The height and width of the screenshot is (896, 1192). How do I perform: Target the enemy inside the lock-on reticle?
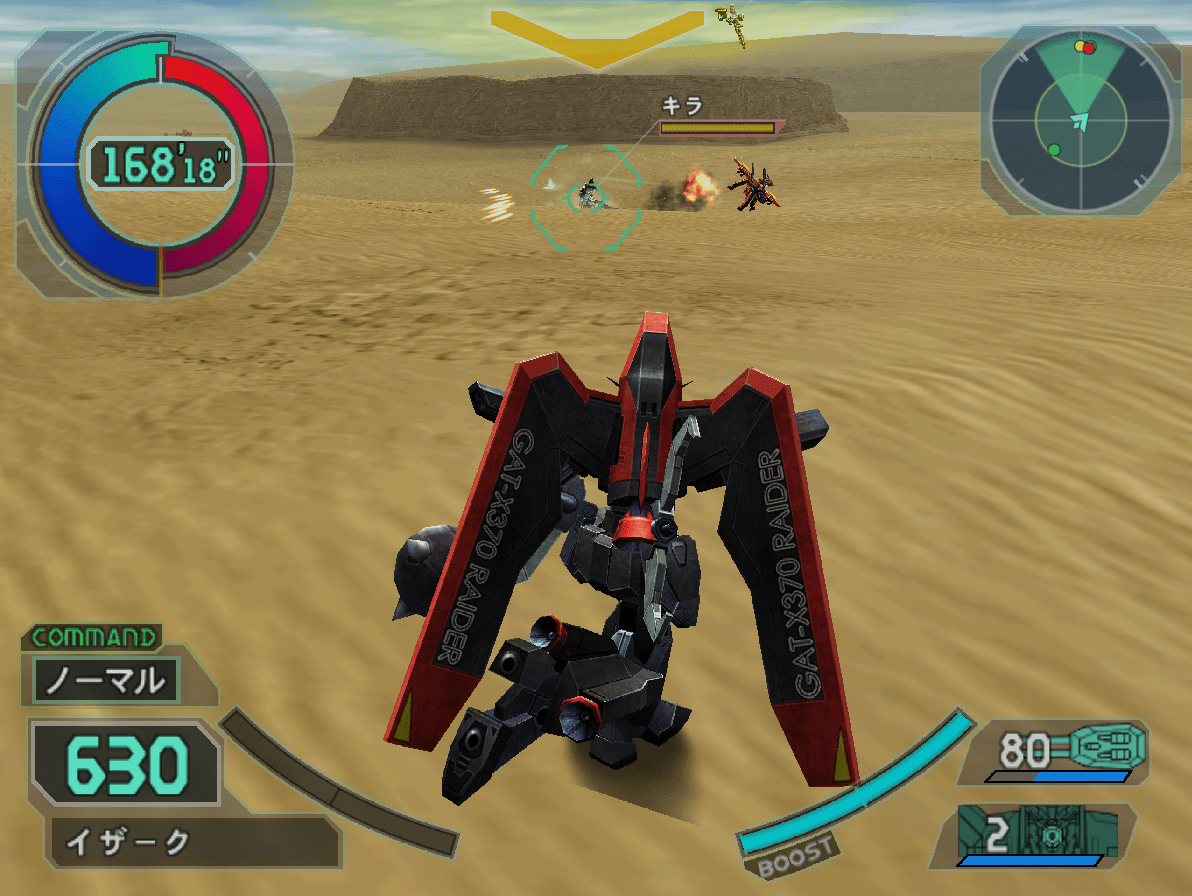pyautogui.click(x=587, y=195)
